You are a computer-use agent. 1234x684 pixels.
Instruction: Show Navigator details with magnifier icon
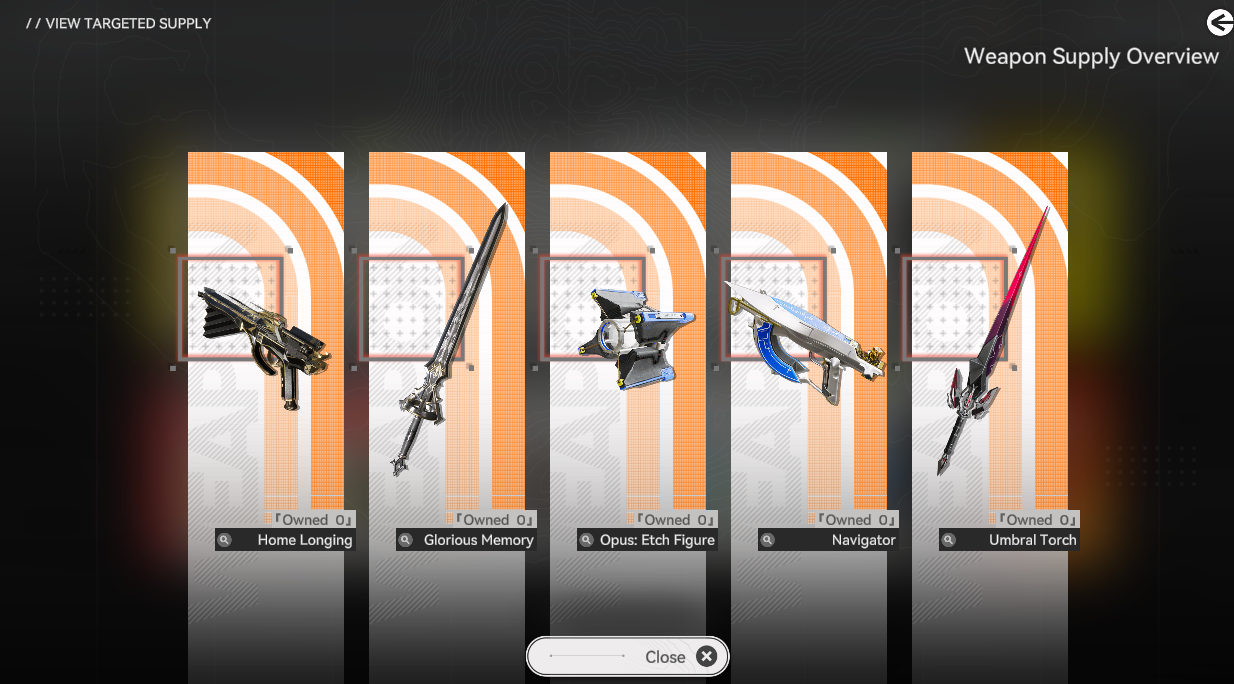pyautogui.click(x=768, y=540)
